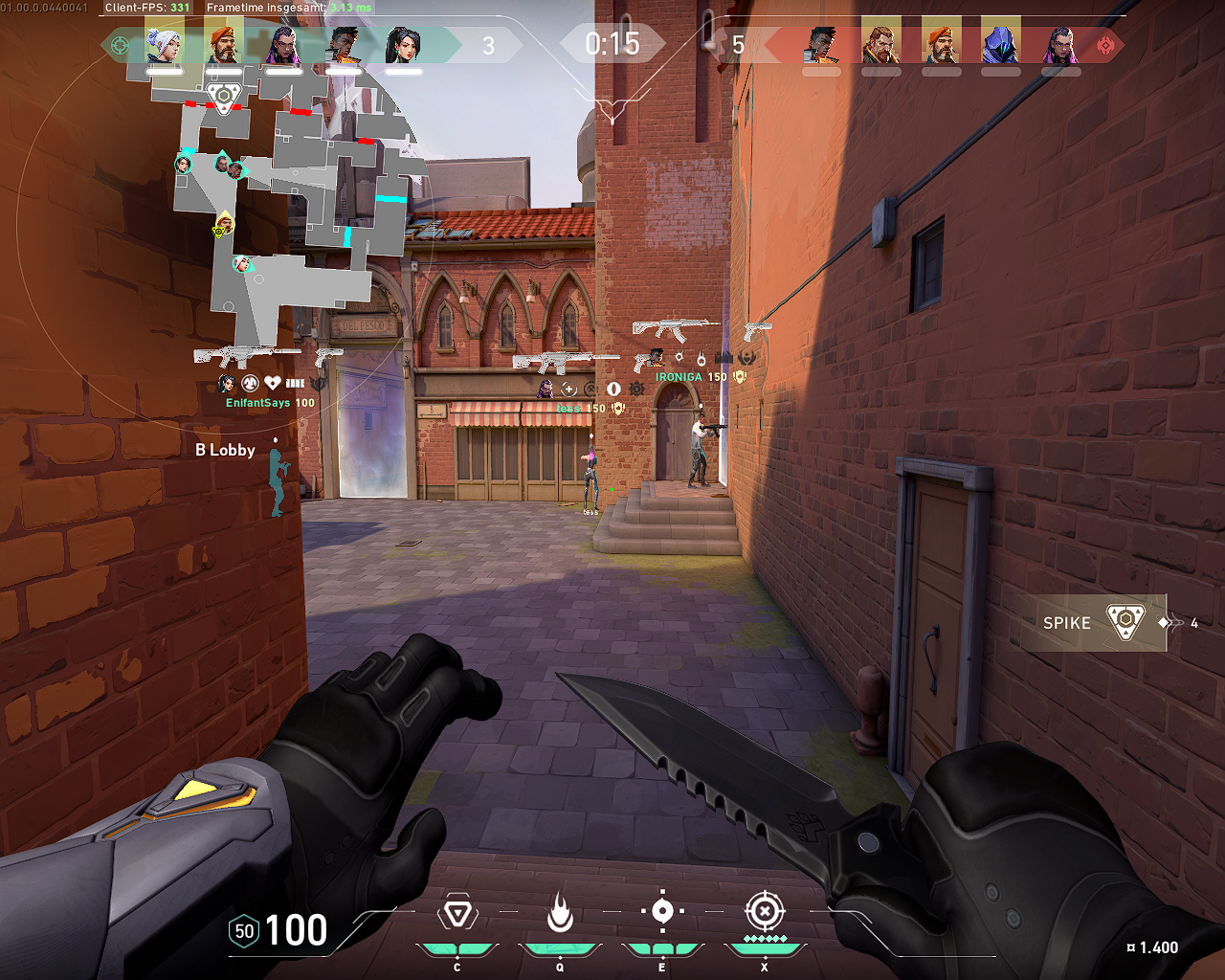Select the C ability icon
The width and height of the screenshot is (1225, 980).
pyautogui.click(x=457, y=912)
